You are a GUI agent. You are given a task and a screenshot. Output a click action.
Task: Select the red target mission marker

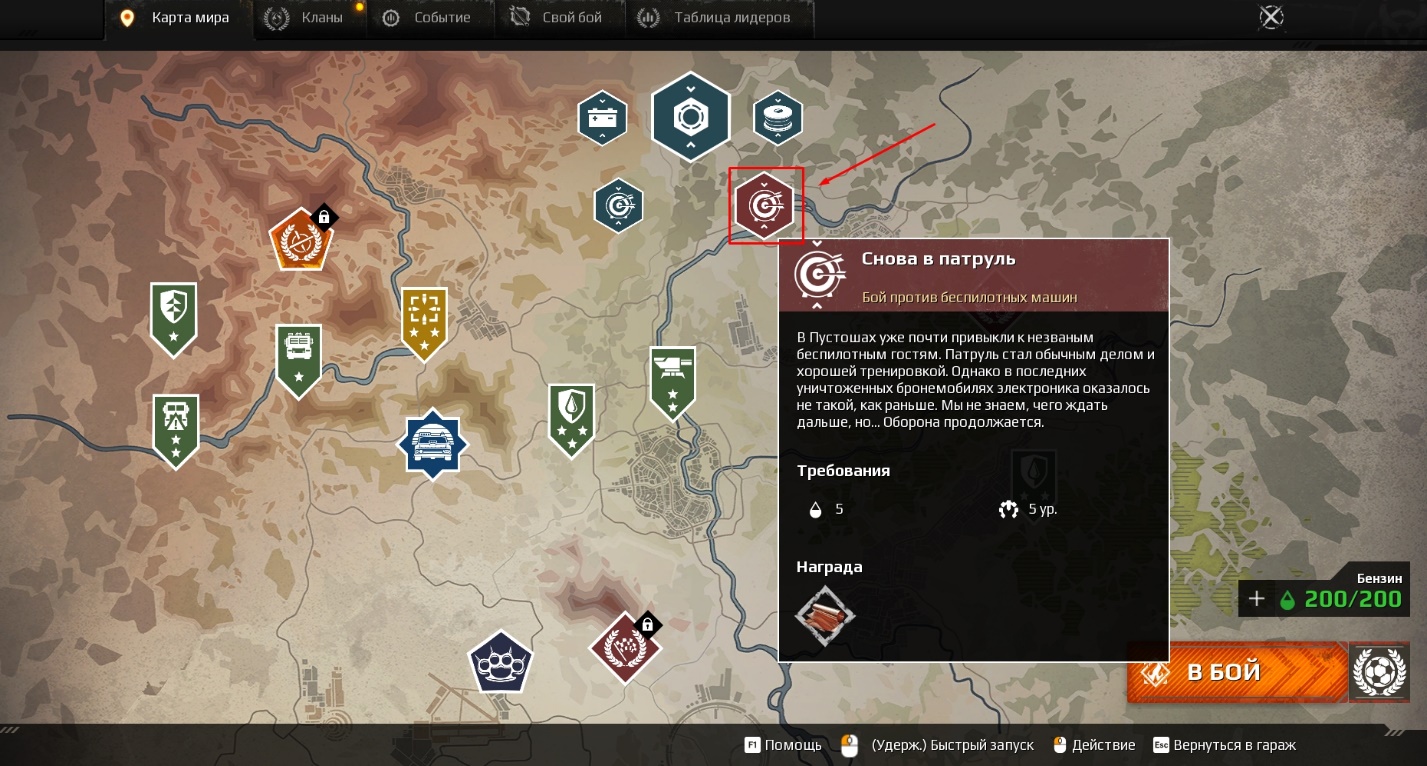pyautogui.click(x=764, y=206)
